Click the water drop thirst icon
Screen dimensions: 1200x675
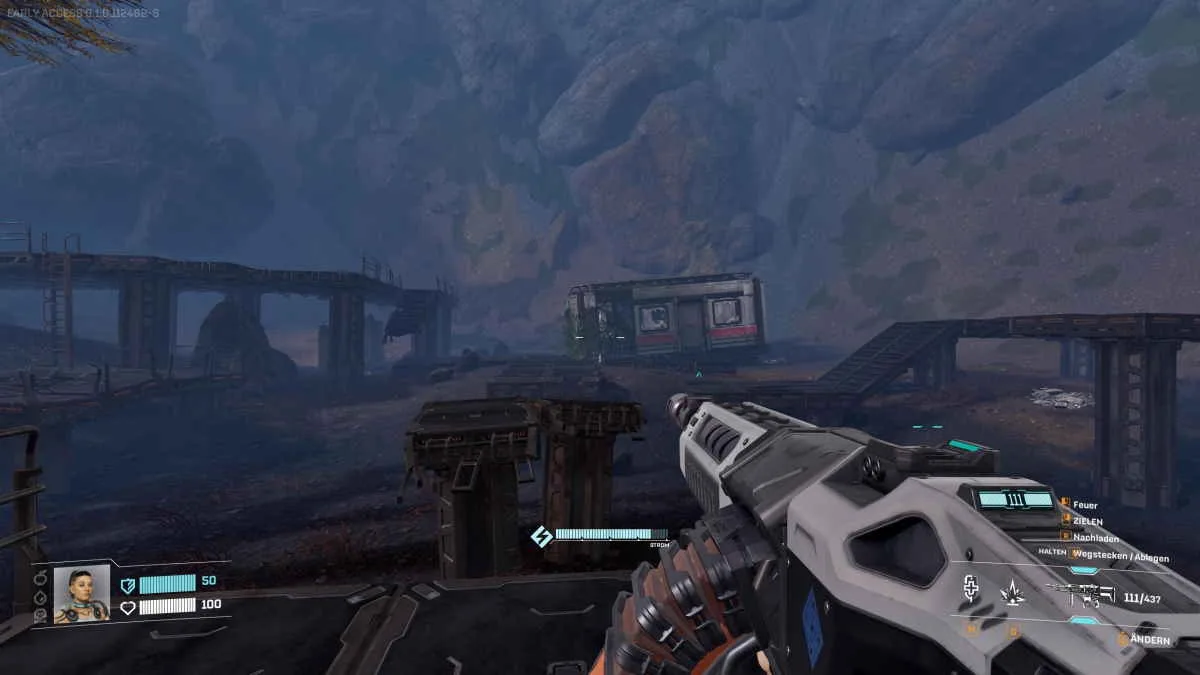40,597
